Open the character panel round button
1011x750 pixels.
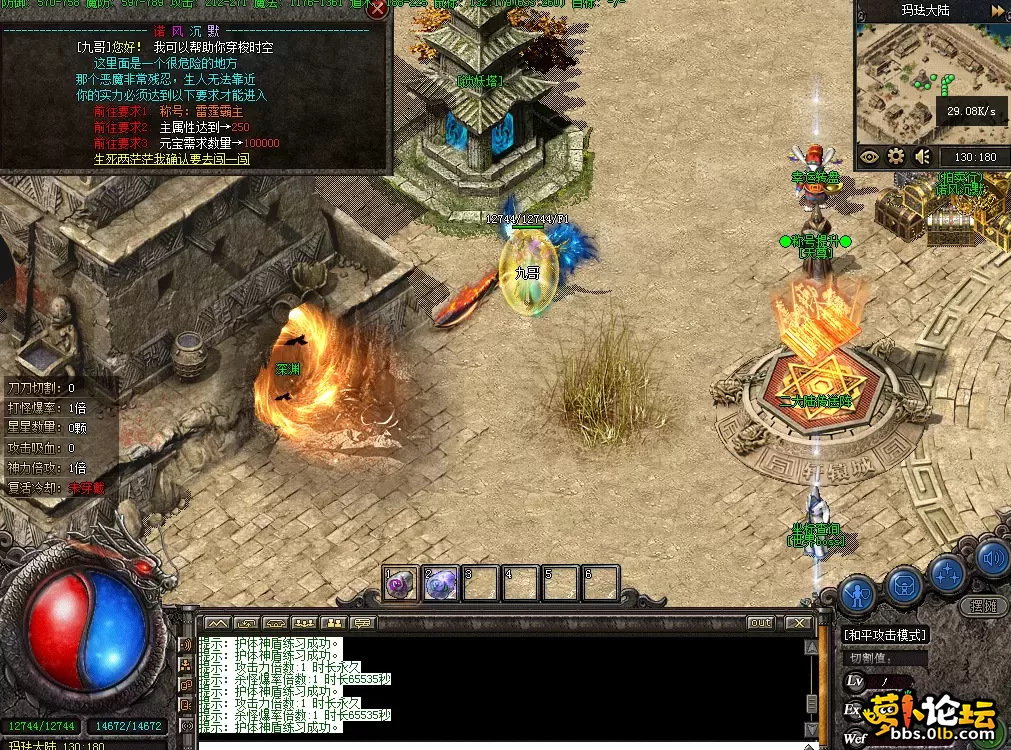[x=857, y=595]
